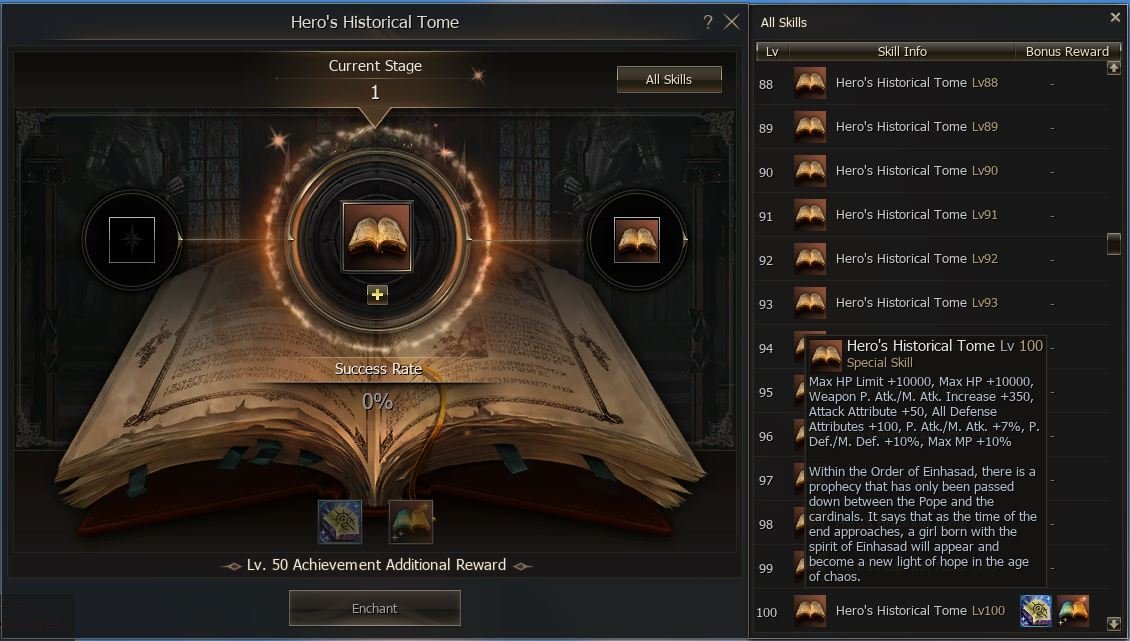The image size is (1130, 641).
Task: Select the next stage tome icon
Action: (x=637, y=240)
